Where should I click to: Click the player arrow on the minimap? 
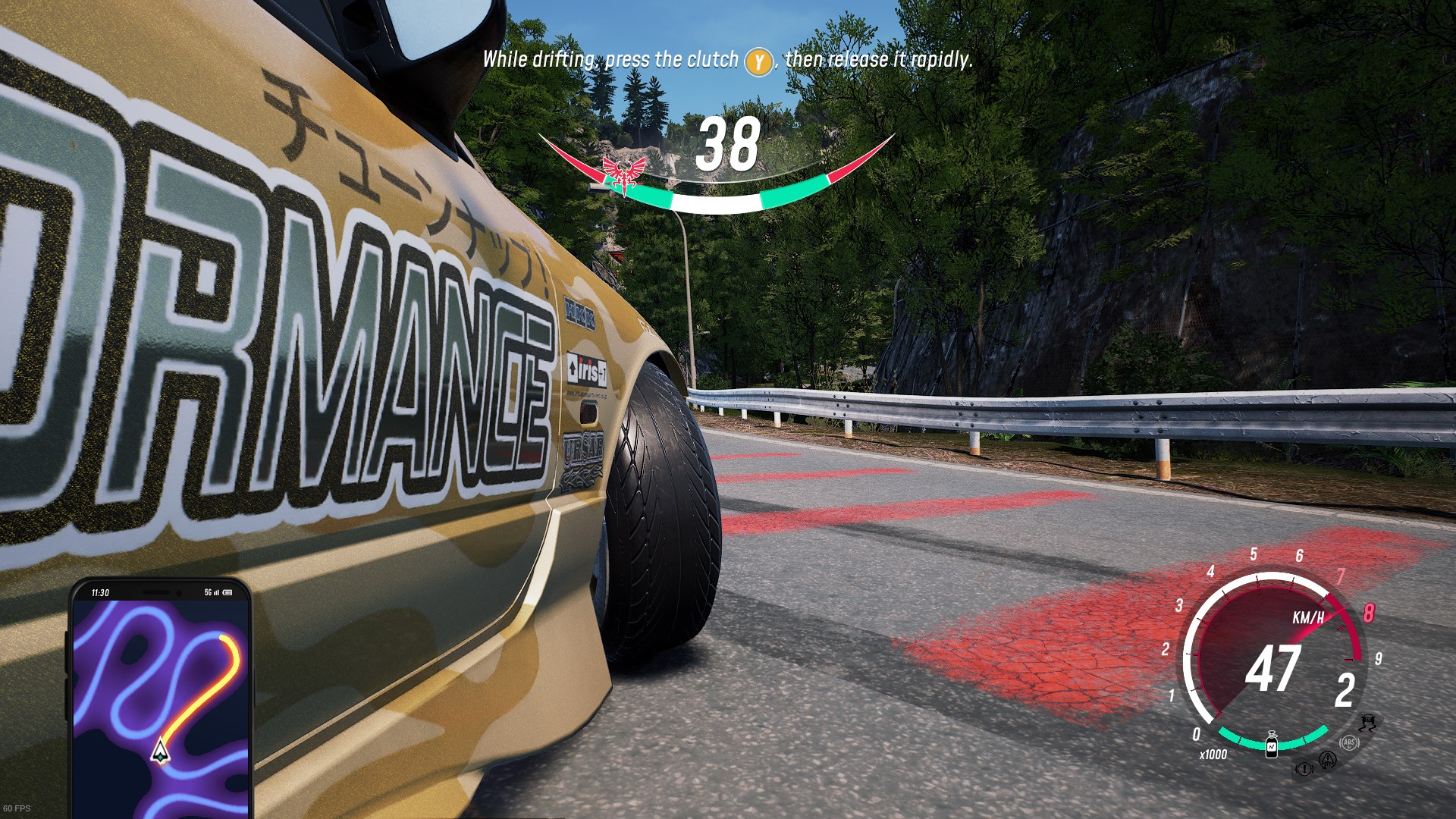pos(159,751)
